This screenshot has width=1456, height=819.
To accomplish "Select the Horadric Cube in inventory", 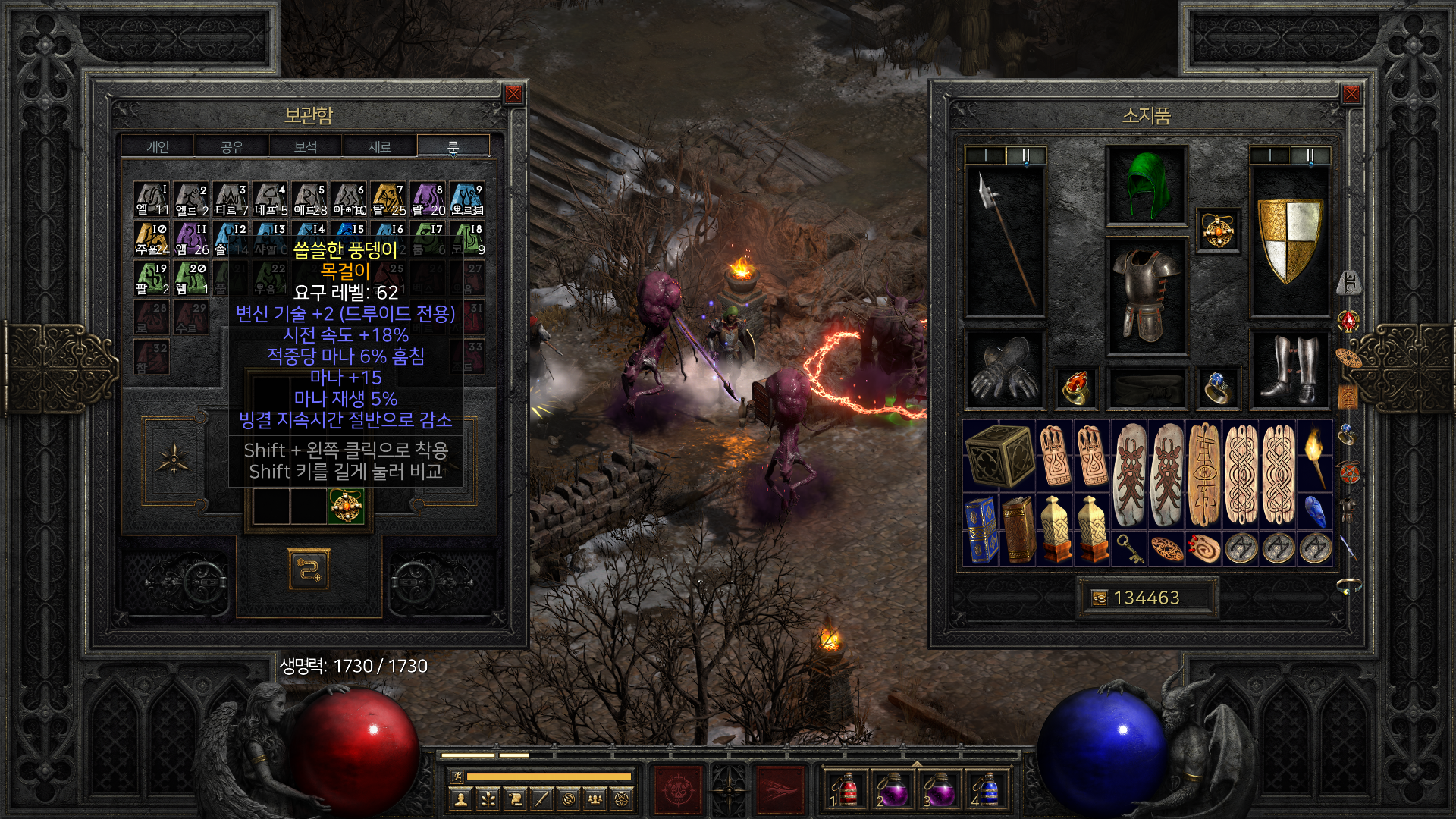I will coord(999,455).
